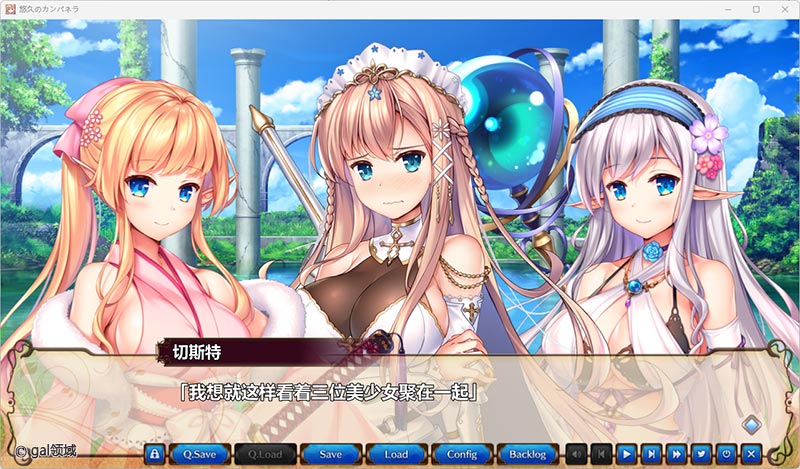Advance dialogue via the blue diamond indicator
This screenshot has height=469, width=800.
point(750,422)
